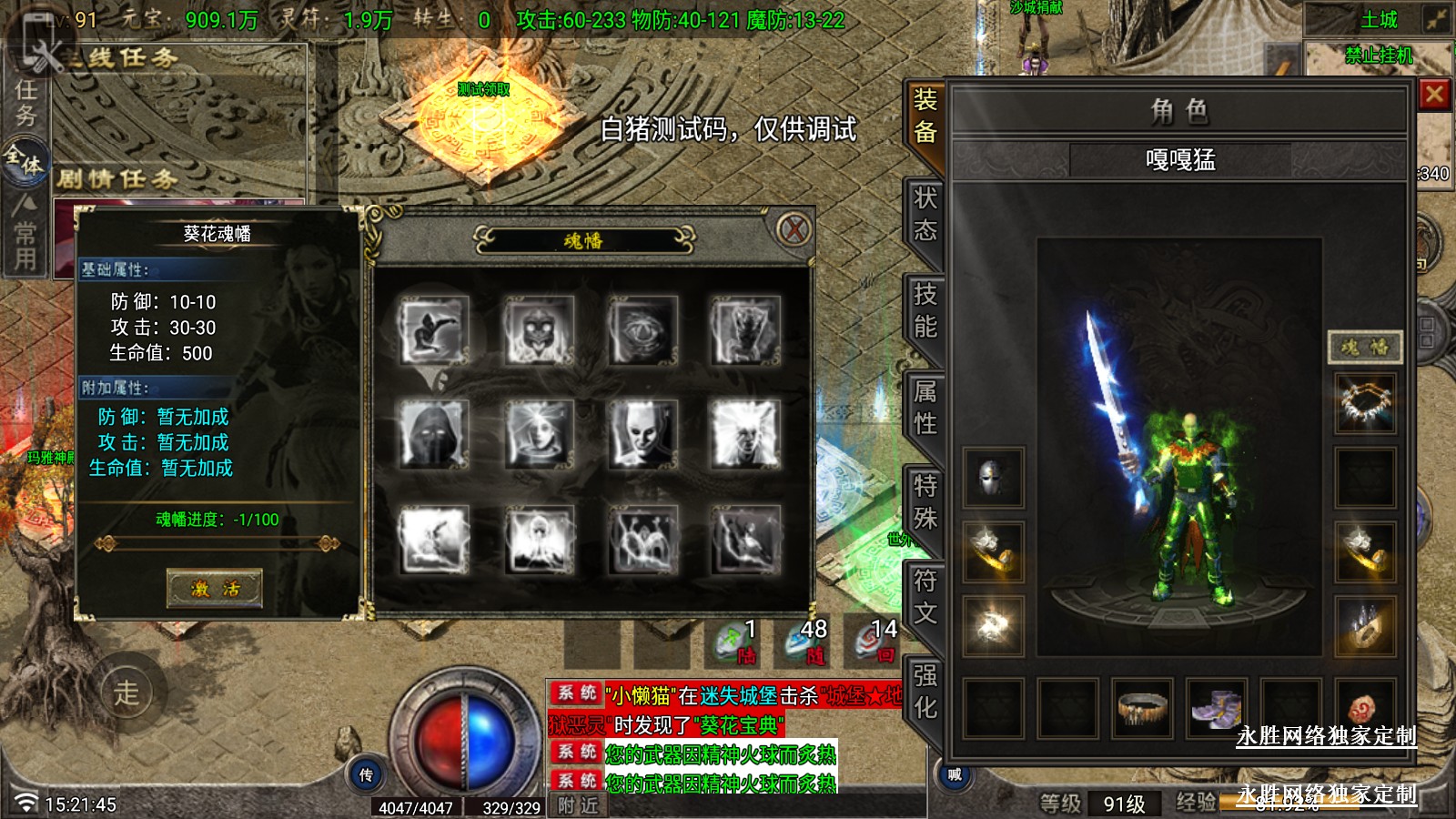The height and width of the screenshot is (819, 1456).
Task: Open the 强化 enhancement tab
Action: tap(925, 692)
